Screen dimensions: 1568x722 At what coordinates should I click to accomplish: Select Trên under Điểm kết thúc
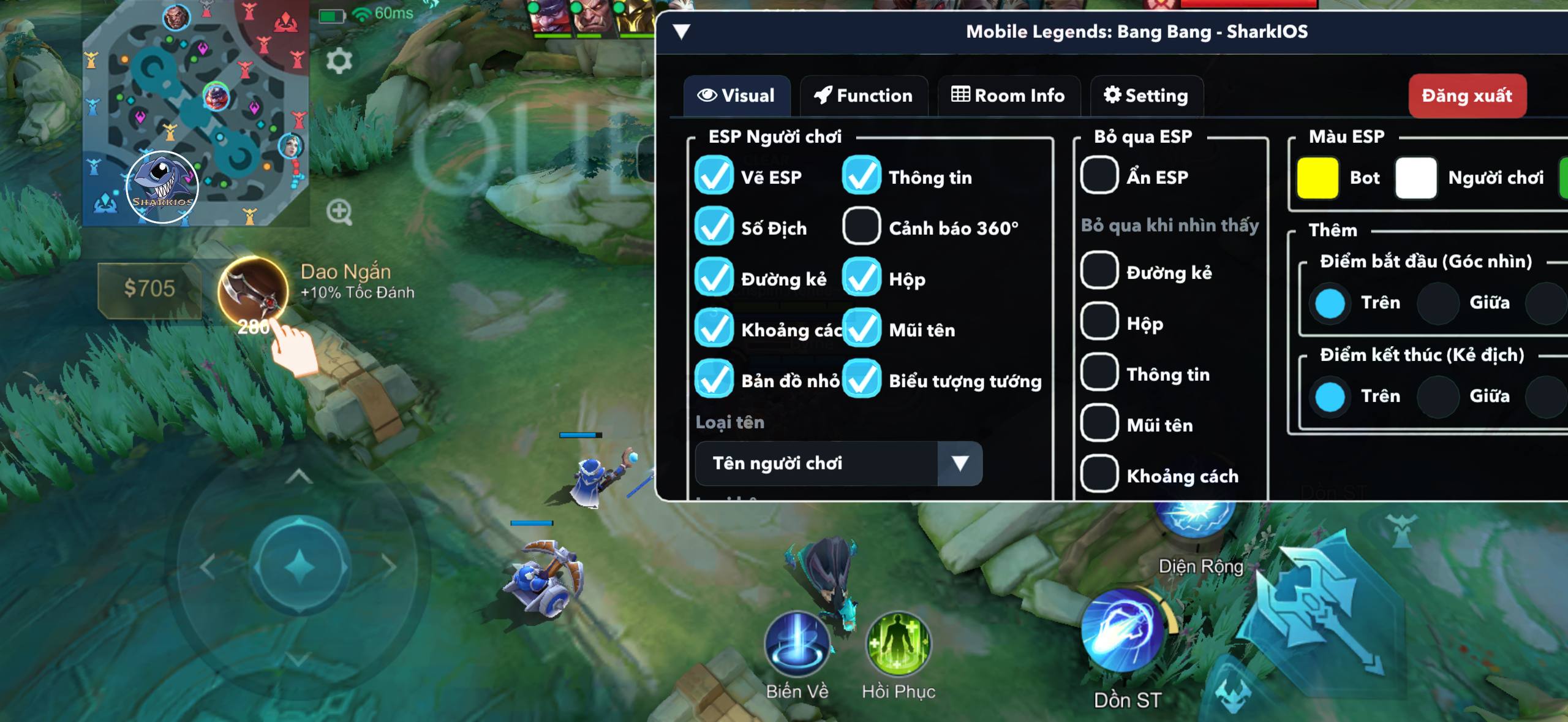(x=1330, y=396)
